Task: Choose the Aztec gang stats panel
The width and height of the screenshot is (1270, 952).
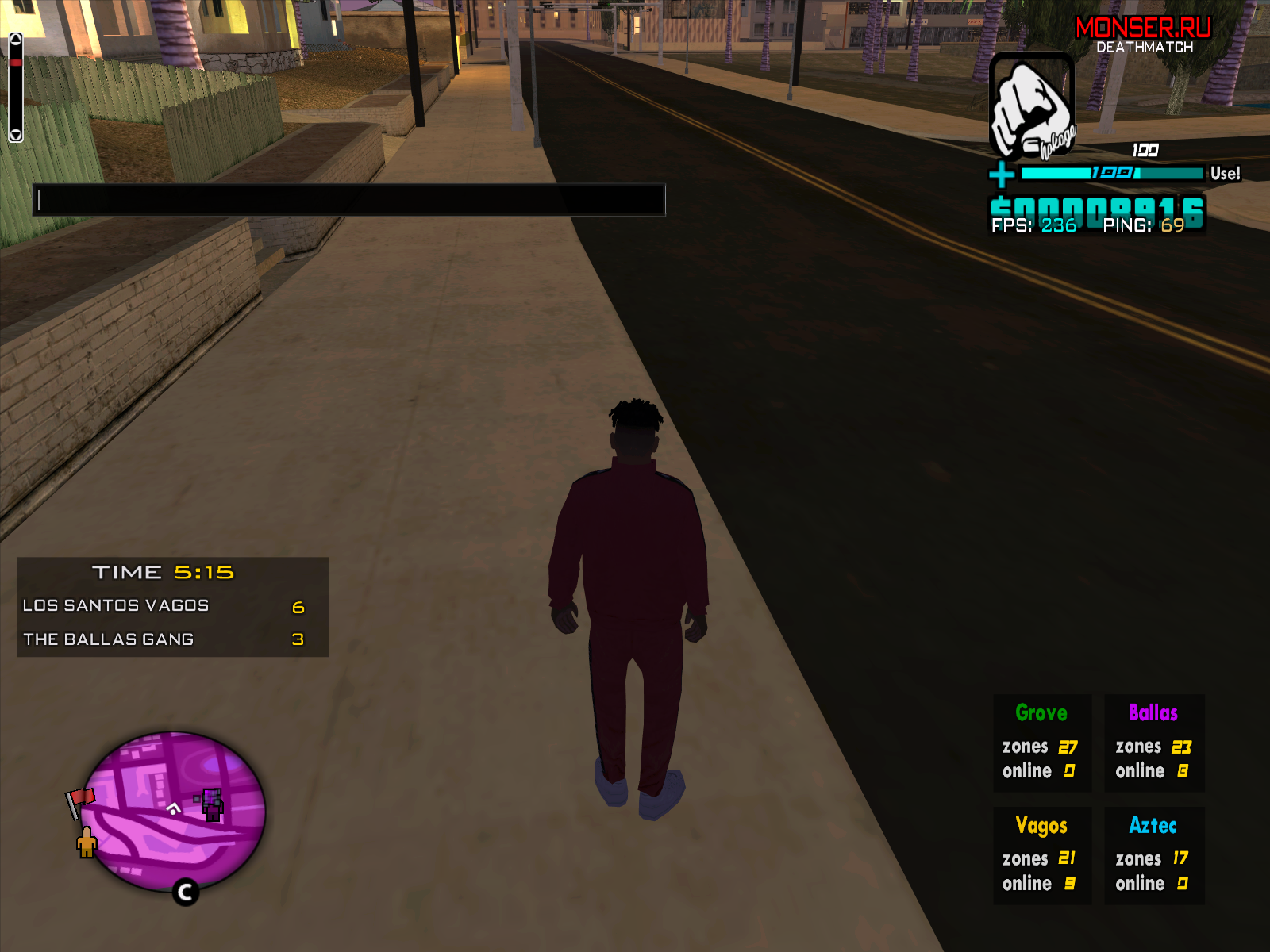Action: pos(1154,855)
